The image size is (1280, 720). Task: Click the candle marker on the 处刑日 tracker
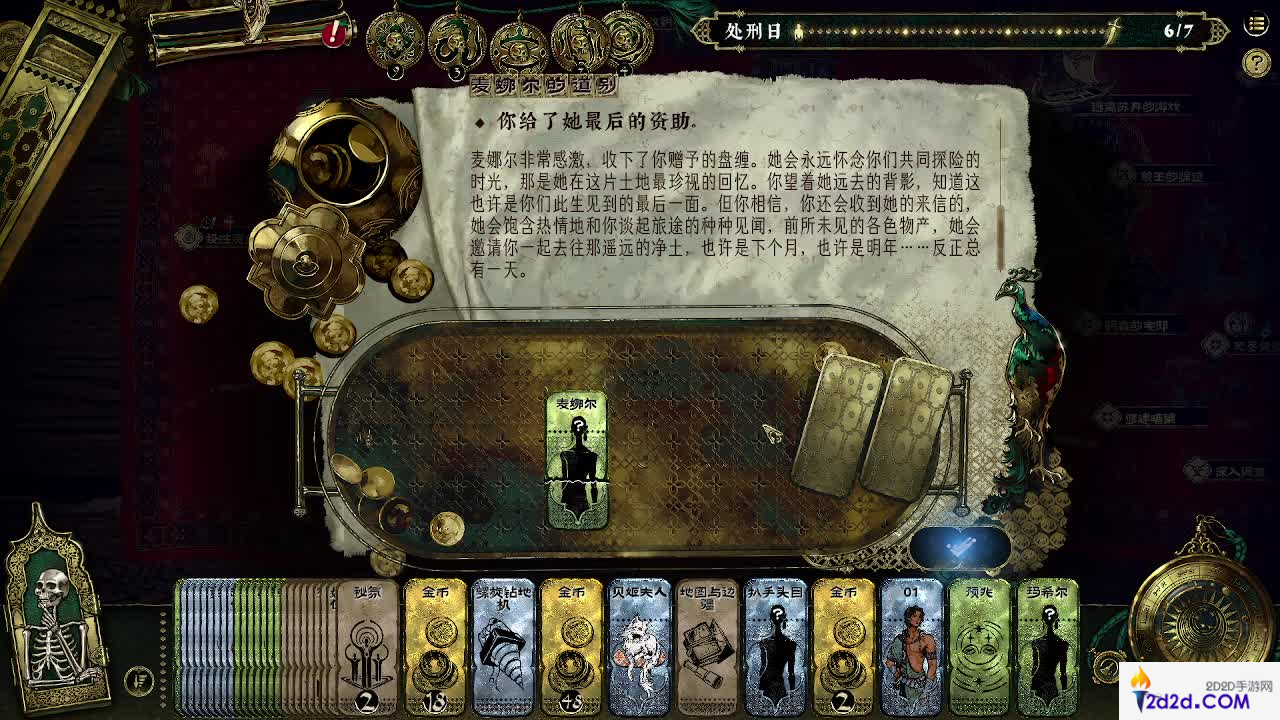click(797, 33)
